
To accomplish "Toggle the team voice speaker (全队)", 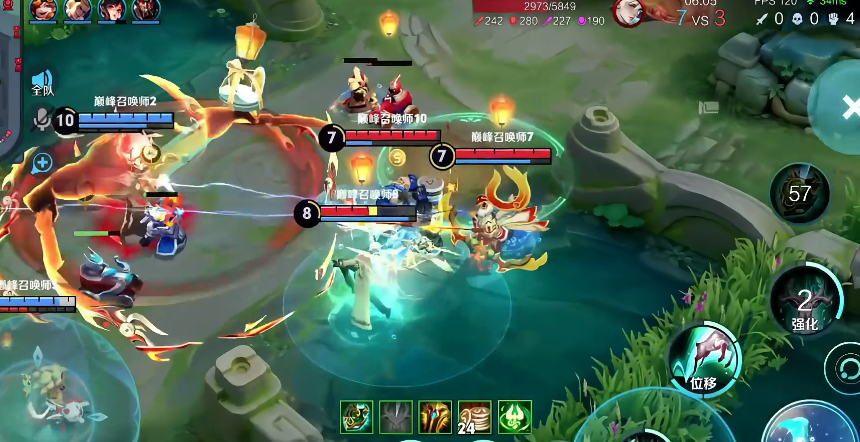I will click(41, 82).
